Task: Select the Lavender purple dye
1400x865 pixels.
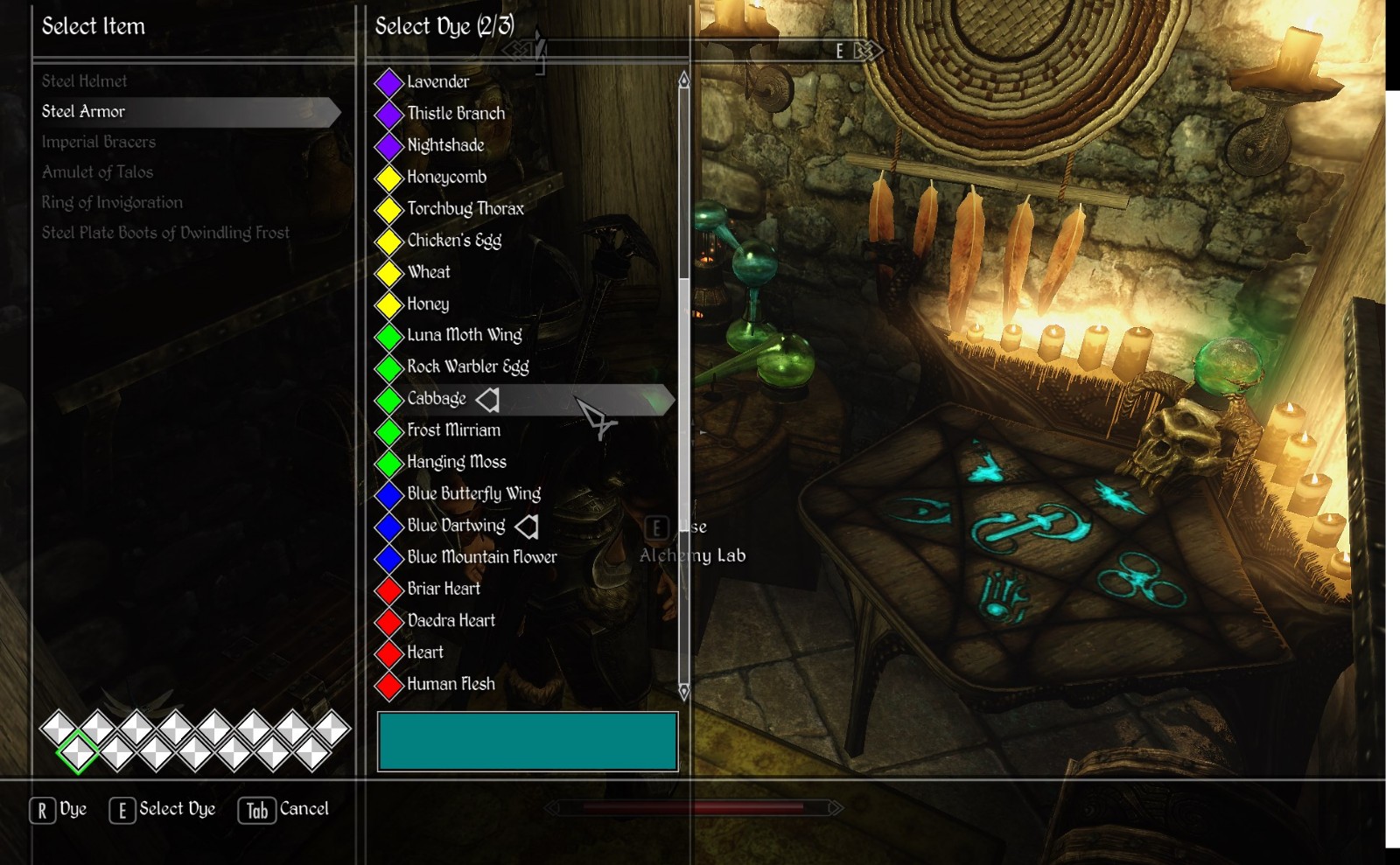Action: pos(437,82)
